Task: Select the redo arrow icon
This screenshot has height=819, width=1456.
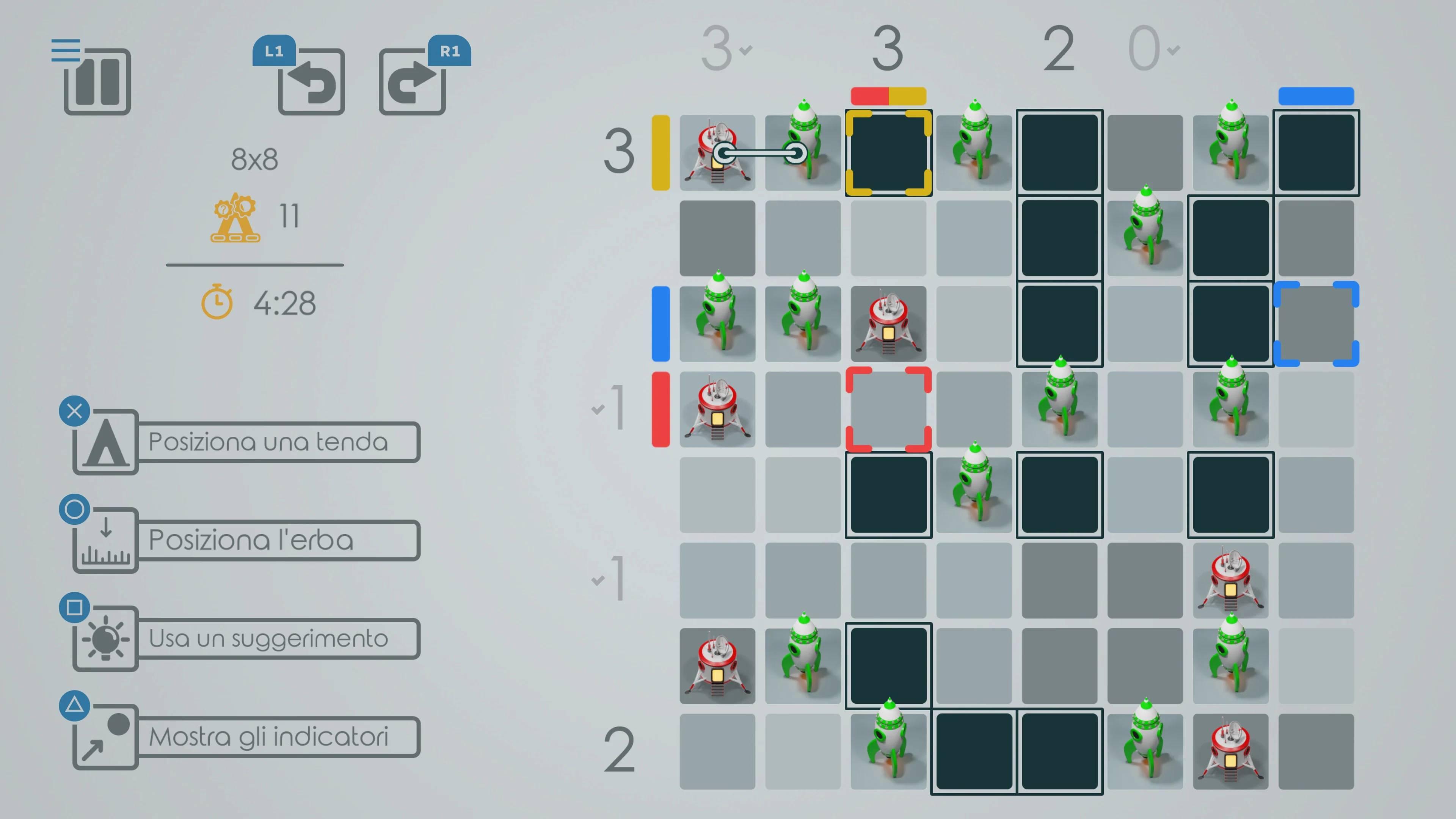Action: point(412,82)
